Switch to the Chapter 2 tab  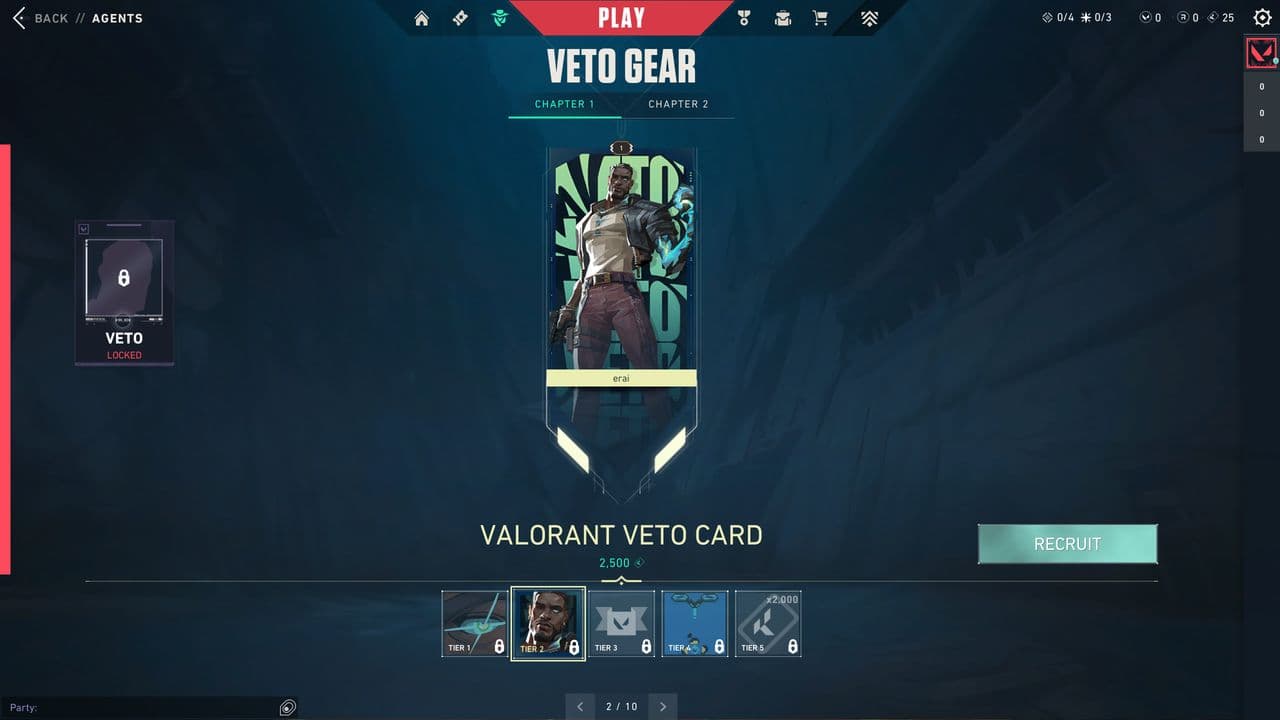coord(680,103)
